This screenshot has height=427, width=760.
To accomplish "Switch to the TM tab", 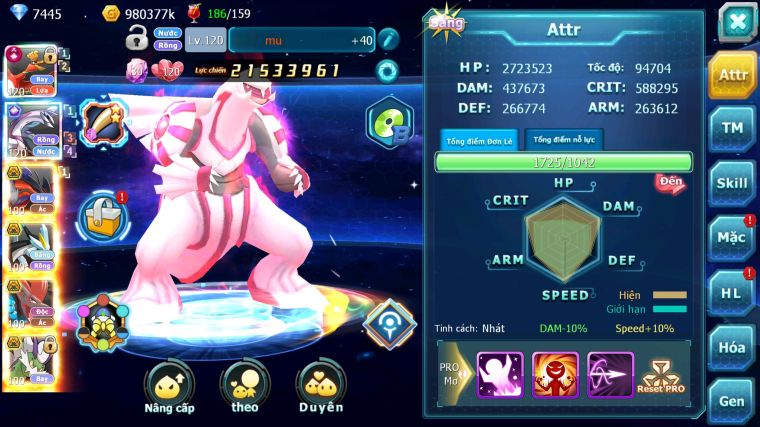I will [732, 128].
